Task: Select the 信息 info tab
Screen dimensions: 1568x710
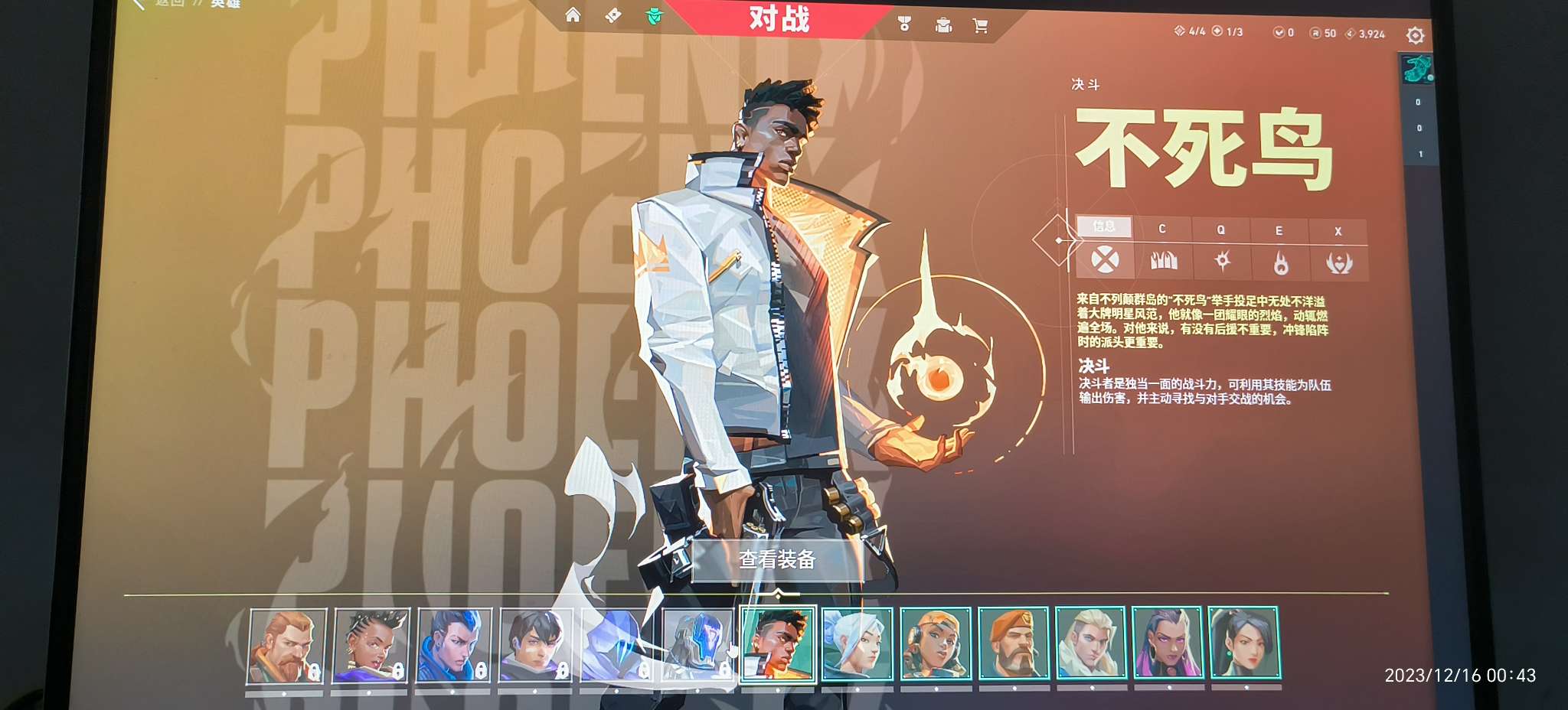Action: [x=1102, y=226]
